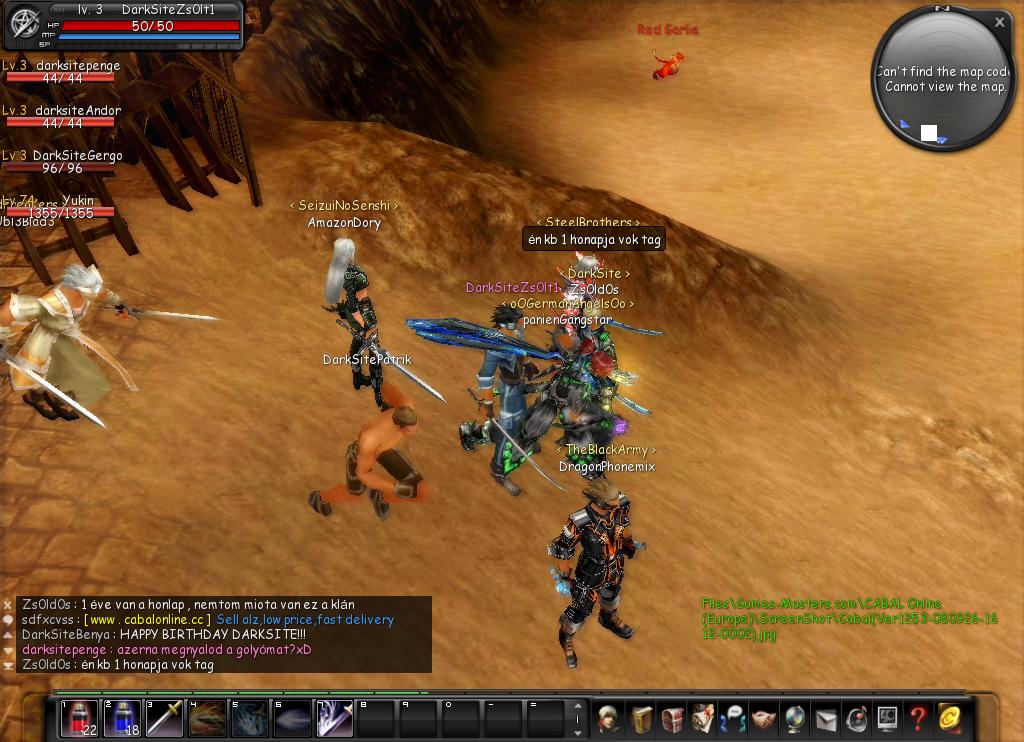Open the red question mark help icon
1024x742 pixels.
917,719
